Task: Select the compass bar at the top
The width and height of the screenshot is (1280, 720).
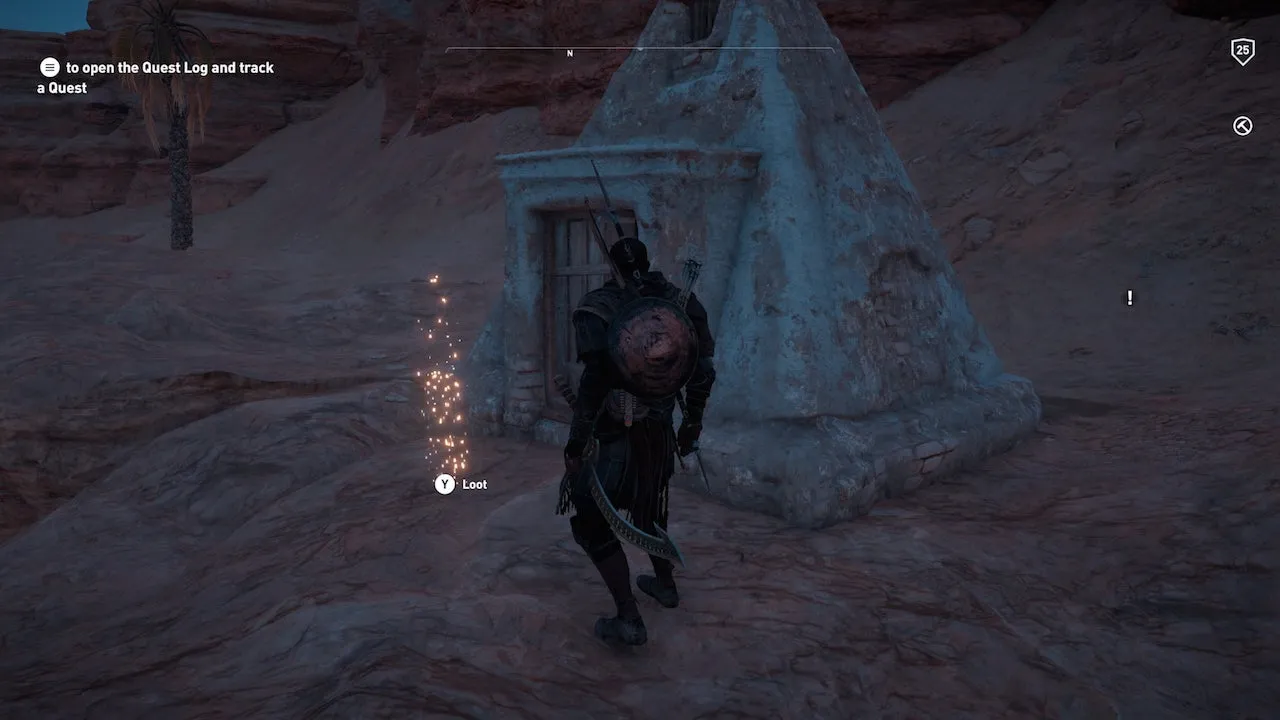Action: click(x=640, y=50)
